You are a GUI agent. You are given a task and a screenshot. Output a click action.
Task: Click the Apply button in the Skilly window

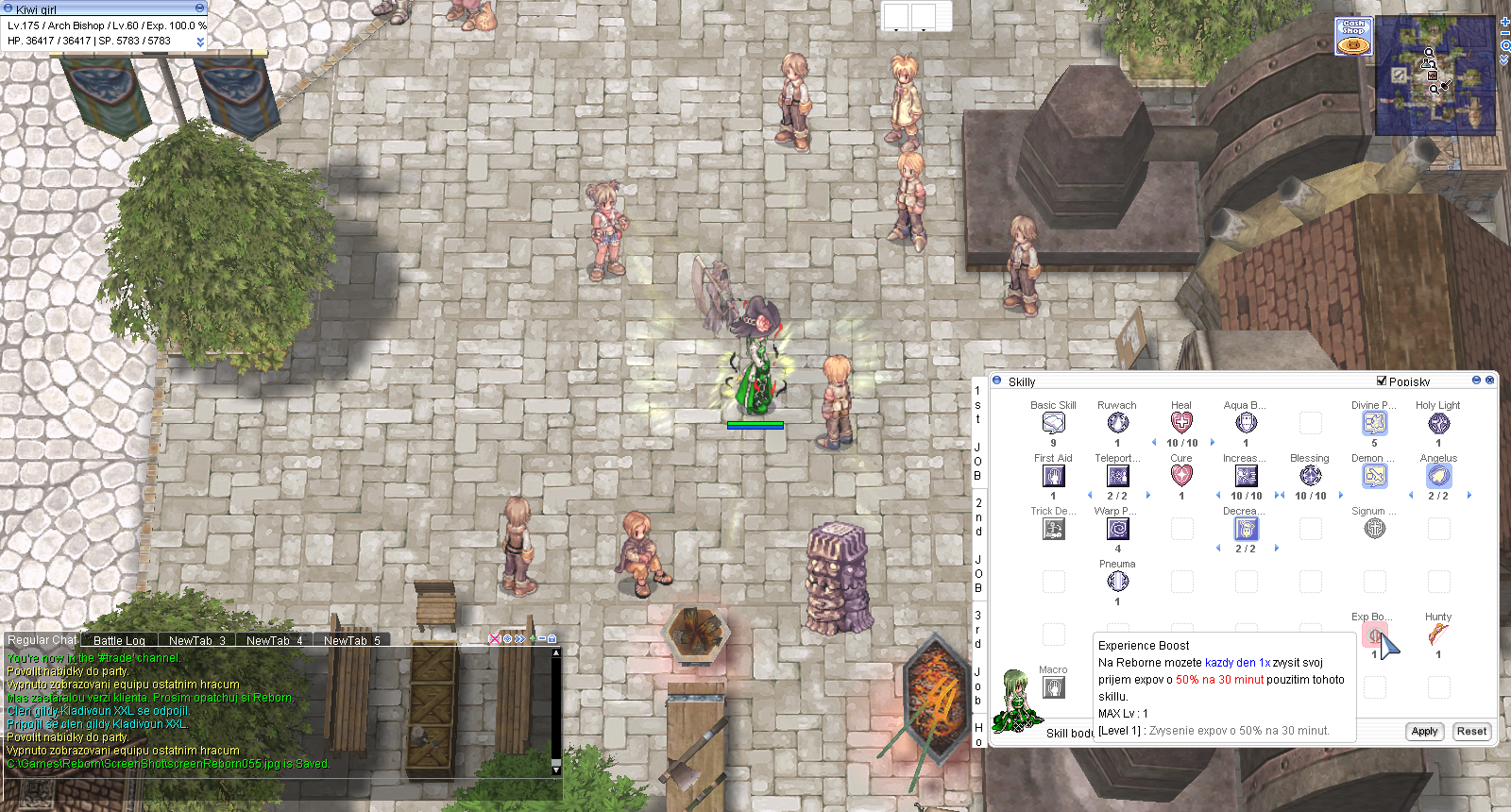point(1424,732)
